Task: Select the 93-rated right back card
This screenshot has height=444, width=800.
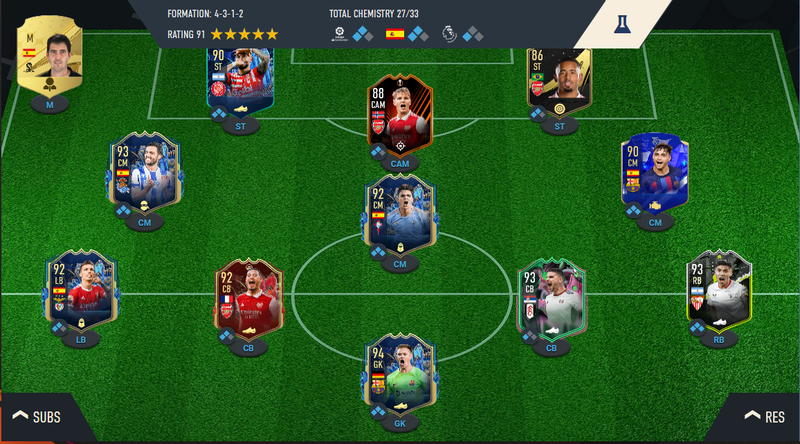Action: (719, 292)
